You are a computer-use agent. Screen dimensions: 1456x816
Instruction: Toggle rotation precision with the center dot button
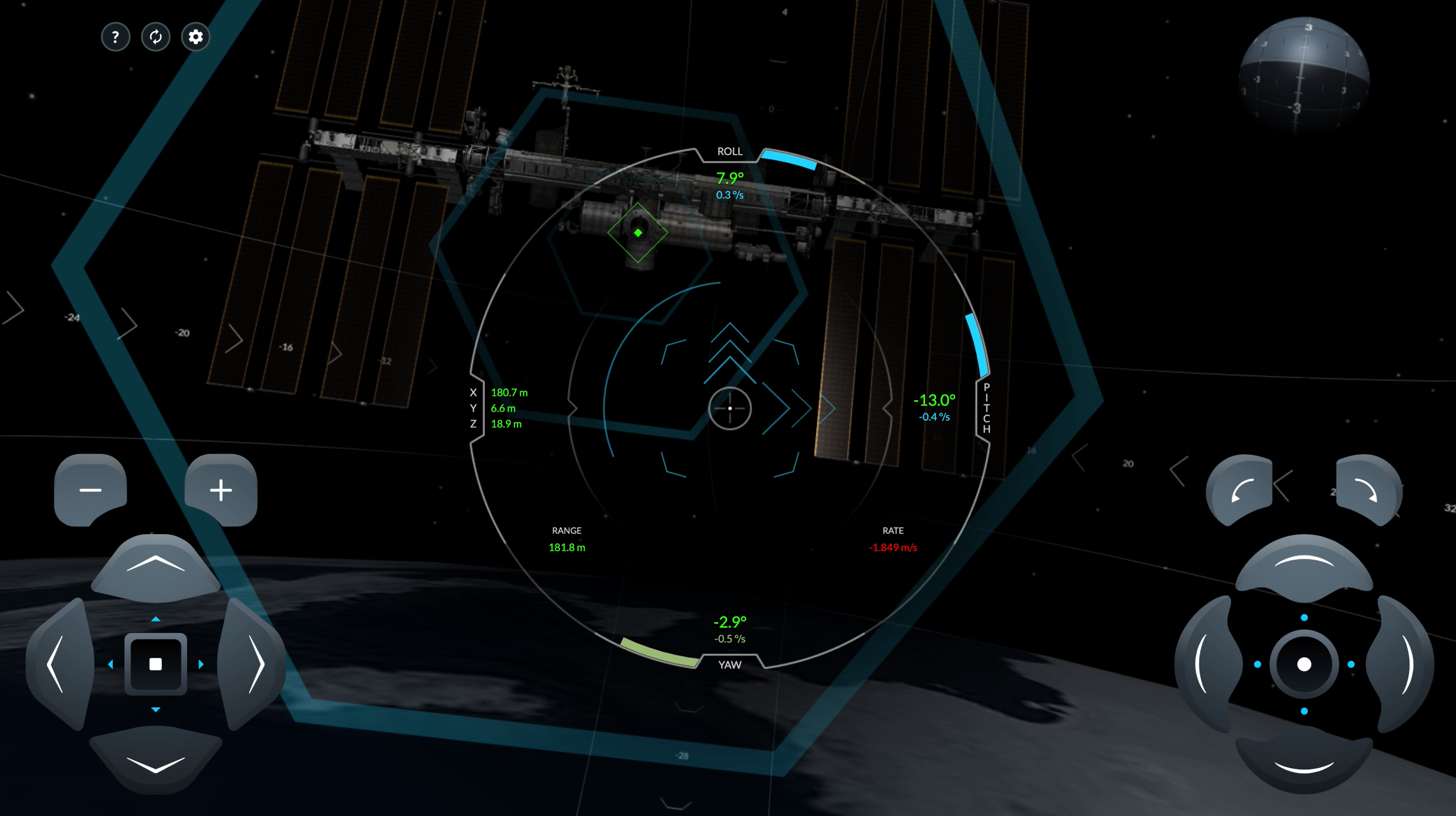pos(1304,664)
